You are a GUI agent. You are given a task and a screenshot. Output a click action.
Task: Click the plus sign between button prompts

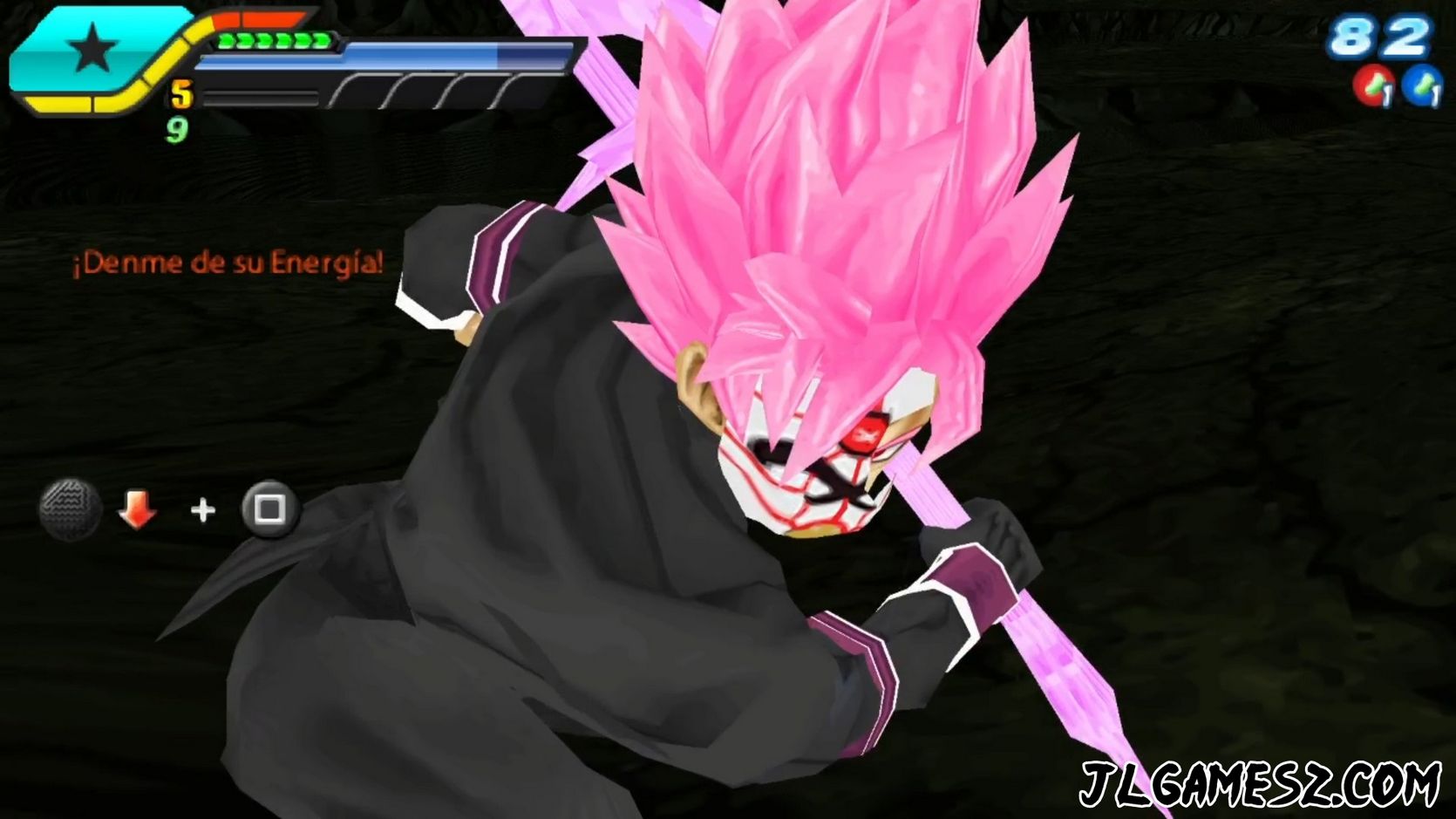tap(202, 508)
